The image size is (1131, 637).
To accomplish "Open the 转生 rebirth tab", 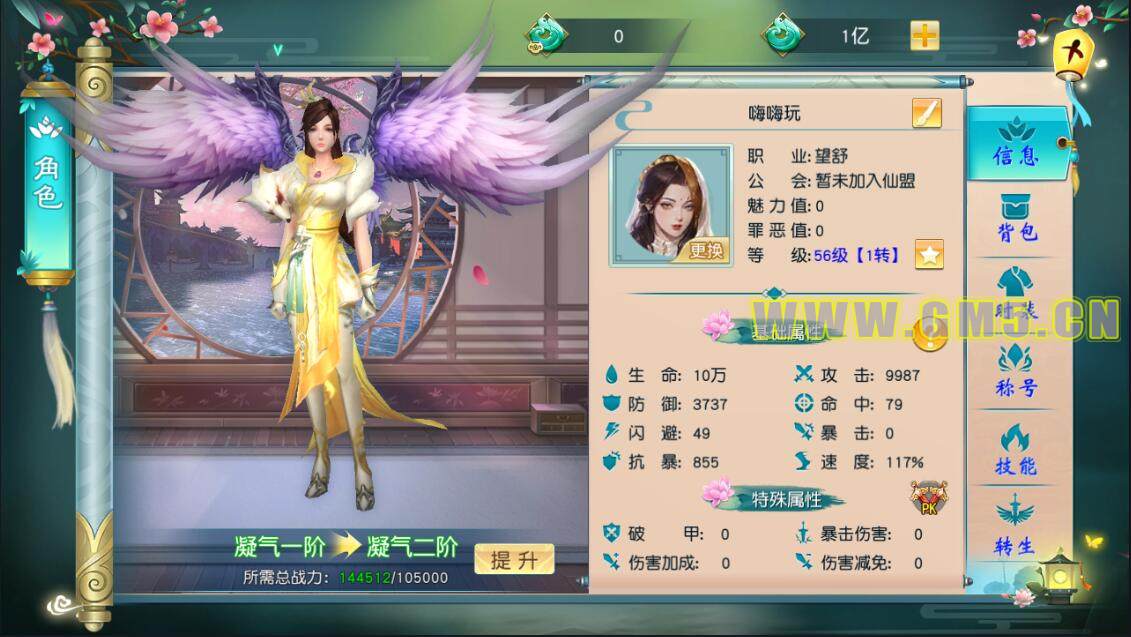I will pos(1014,528).
